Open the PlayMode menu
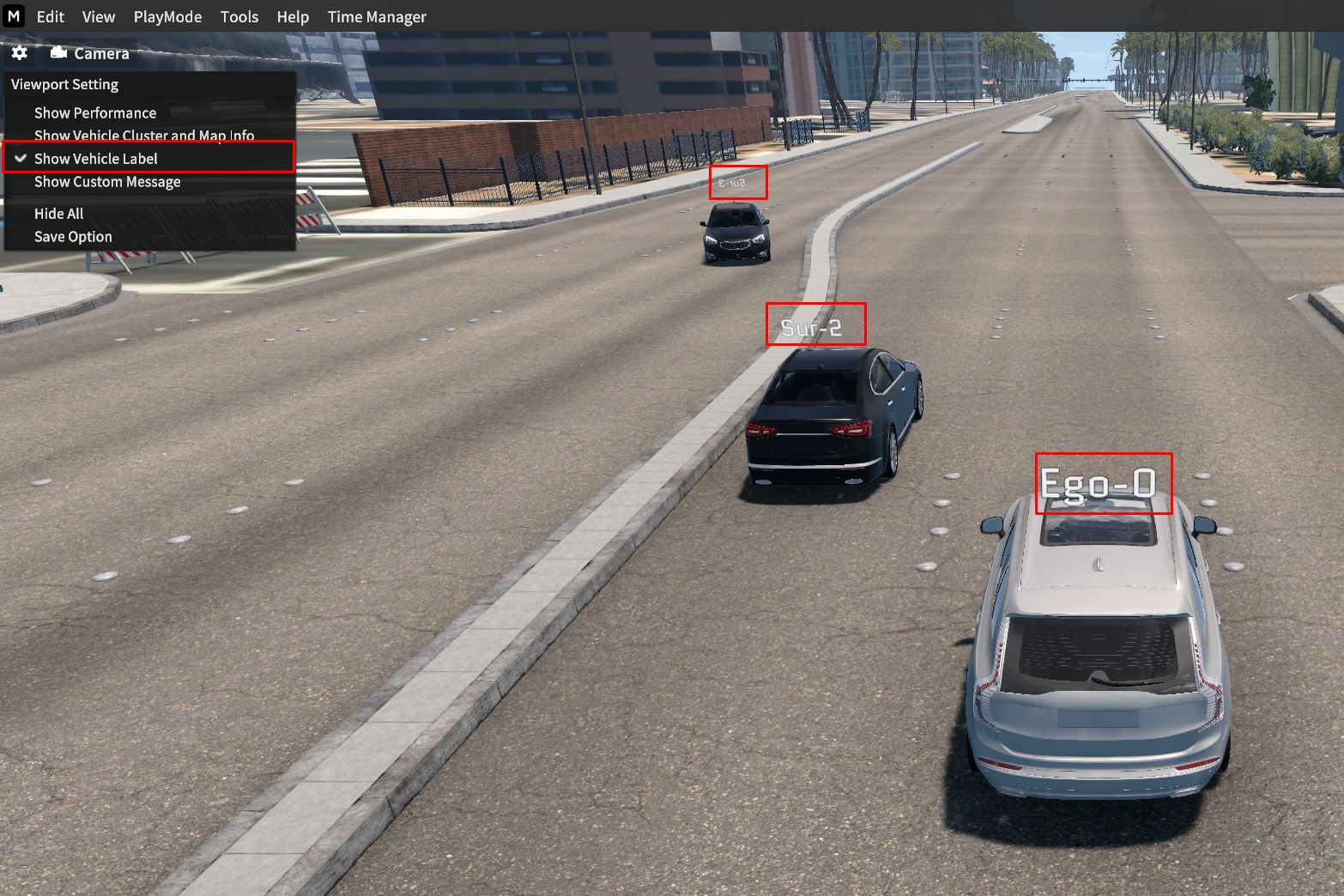Viewport: 1344px width, 896px height. click(167, 17)
